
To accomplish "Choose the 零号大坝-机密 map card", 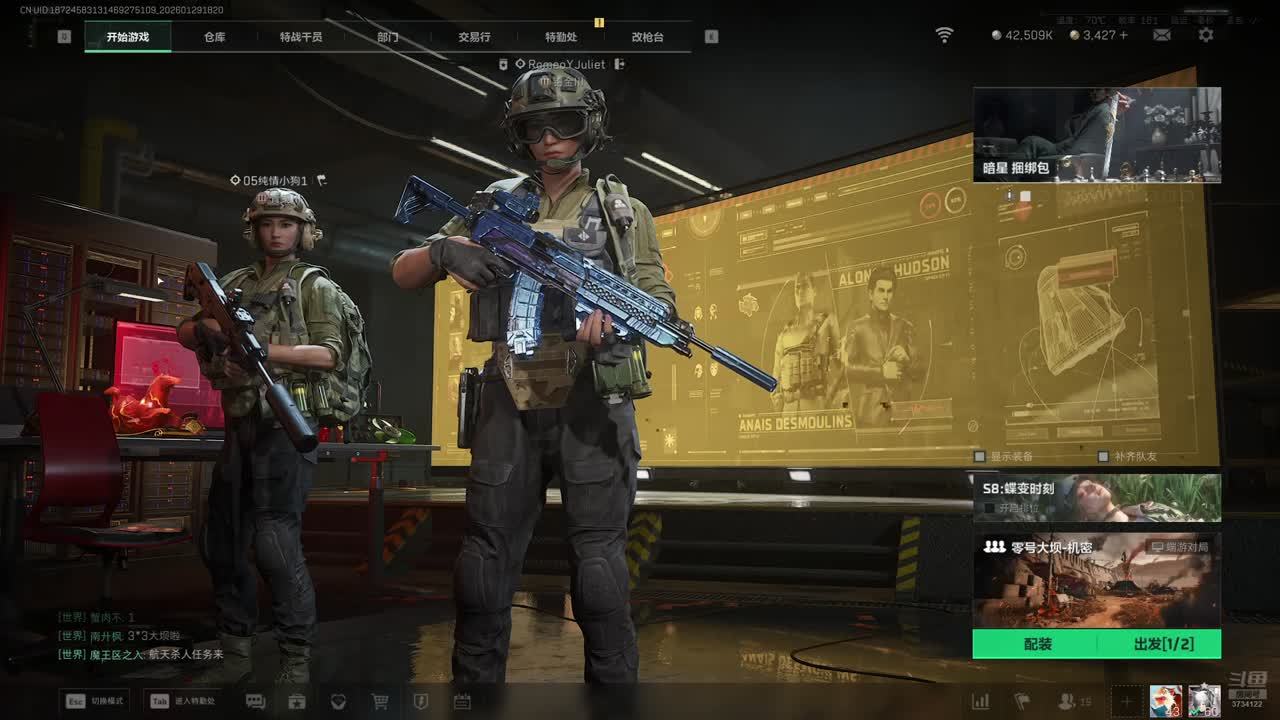I will (x=1097, y=580).
